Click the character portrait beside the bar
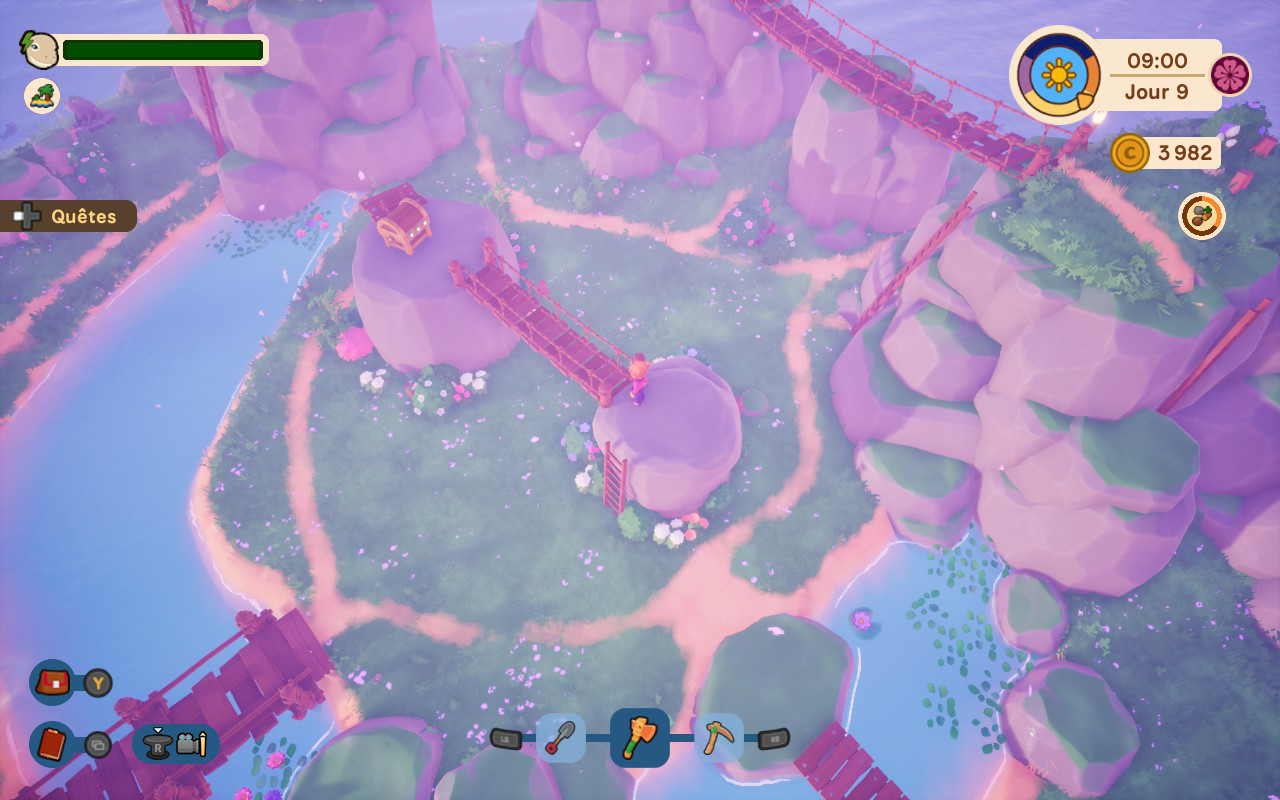This screenshot has height=800, width=1280. click(x=40, y=49)
